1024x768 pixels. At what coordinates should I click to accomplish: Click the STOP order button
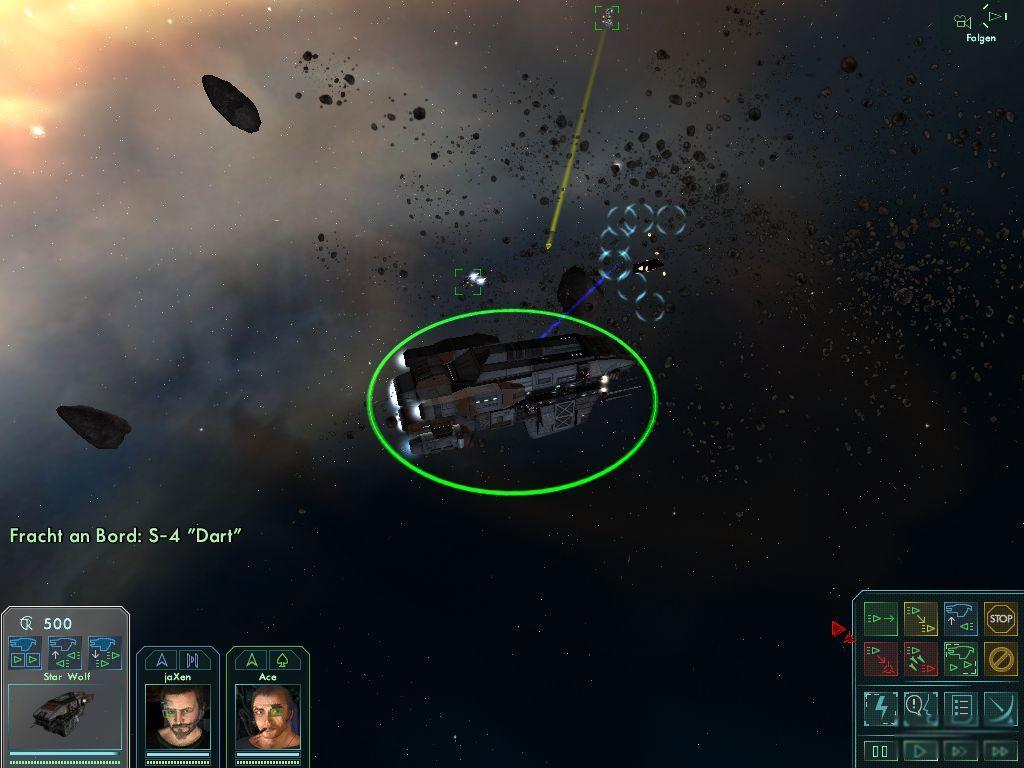coord(1000,619)
